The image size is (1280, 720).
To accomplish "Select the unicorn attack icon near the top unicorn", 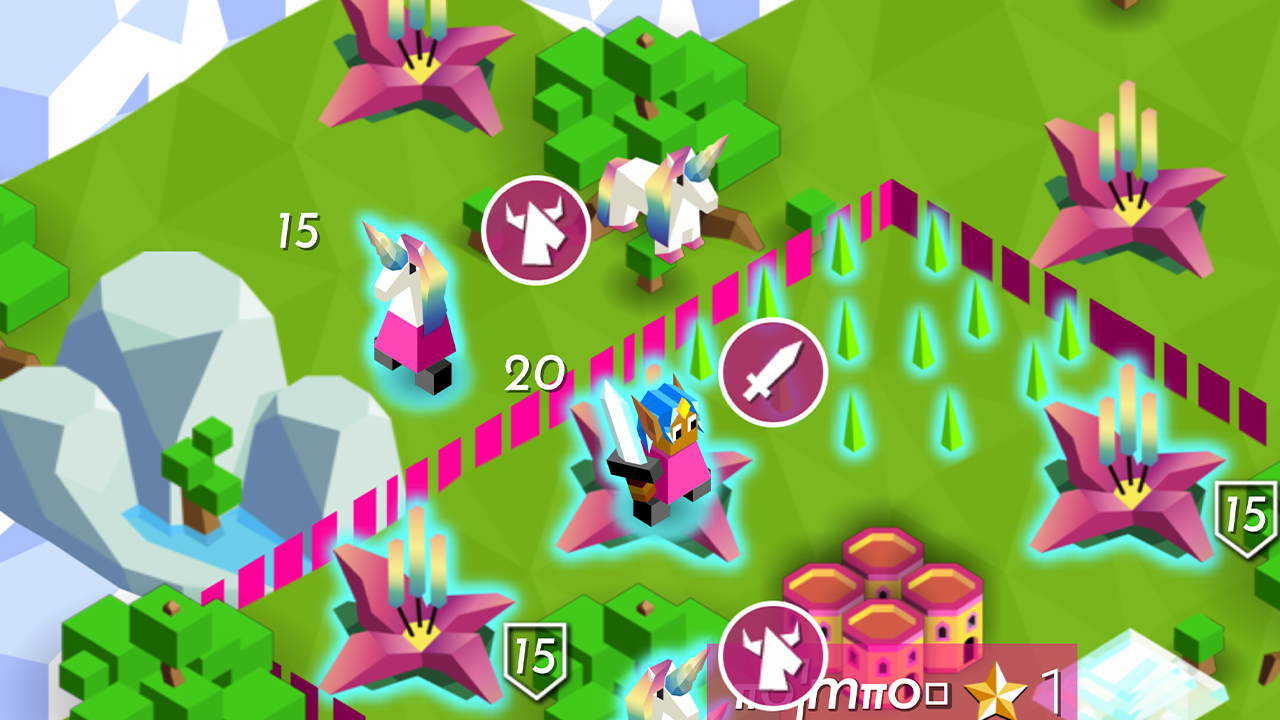I will click(x=536, y=229).
